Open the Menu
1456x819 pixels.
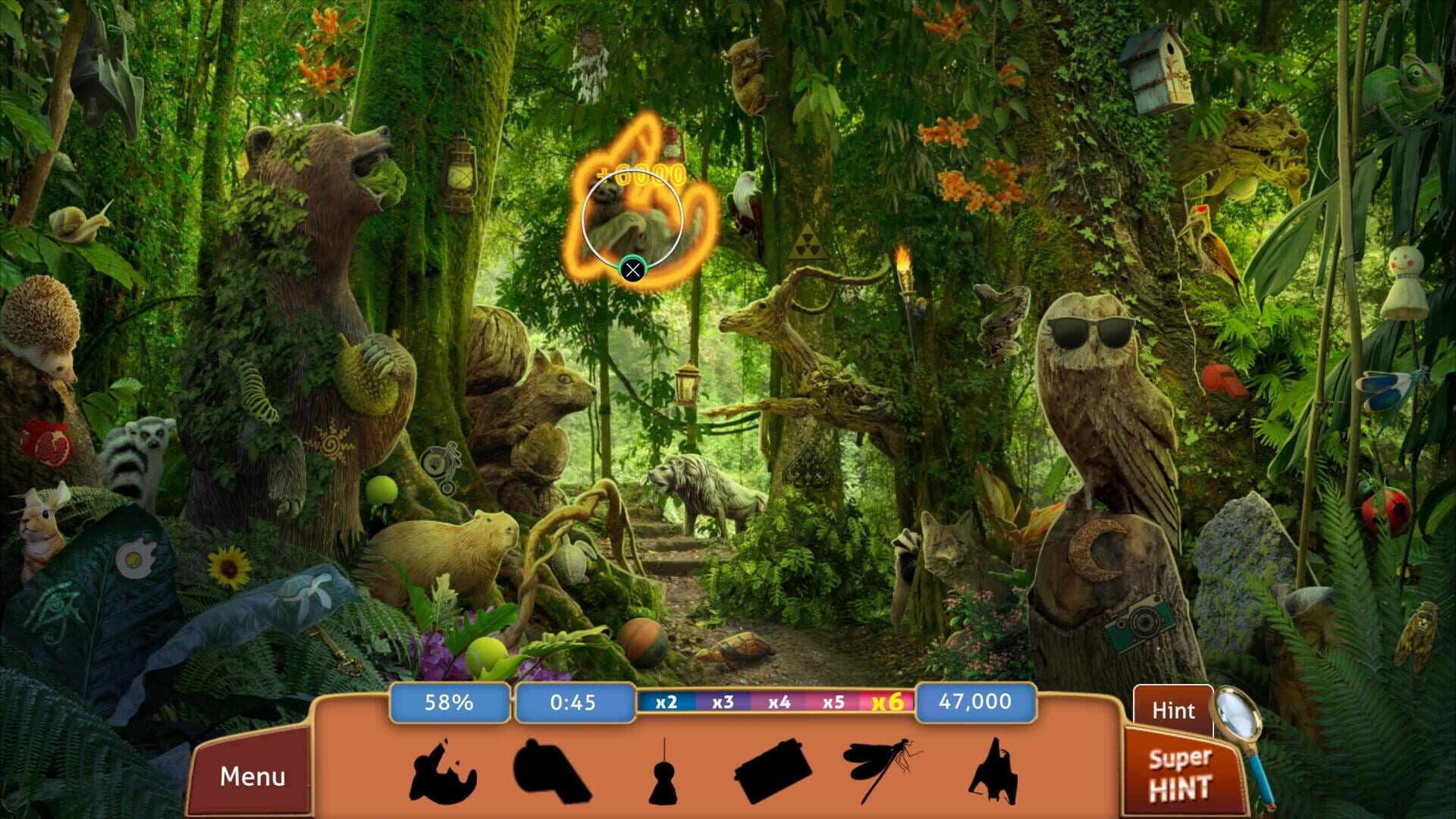[254, 776]
